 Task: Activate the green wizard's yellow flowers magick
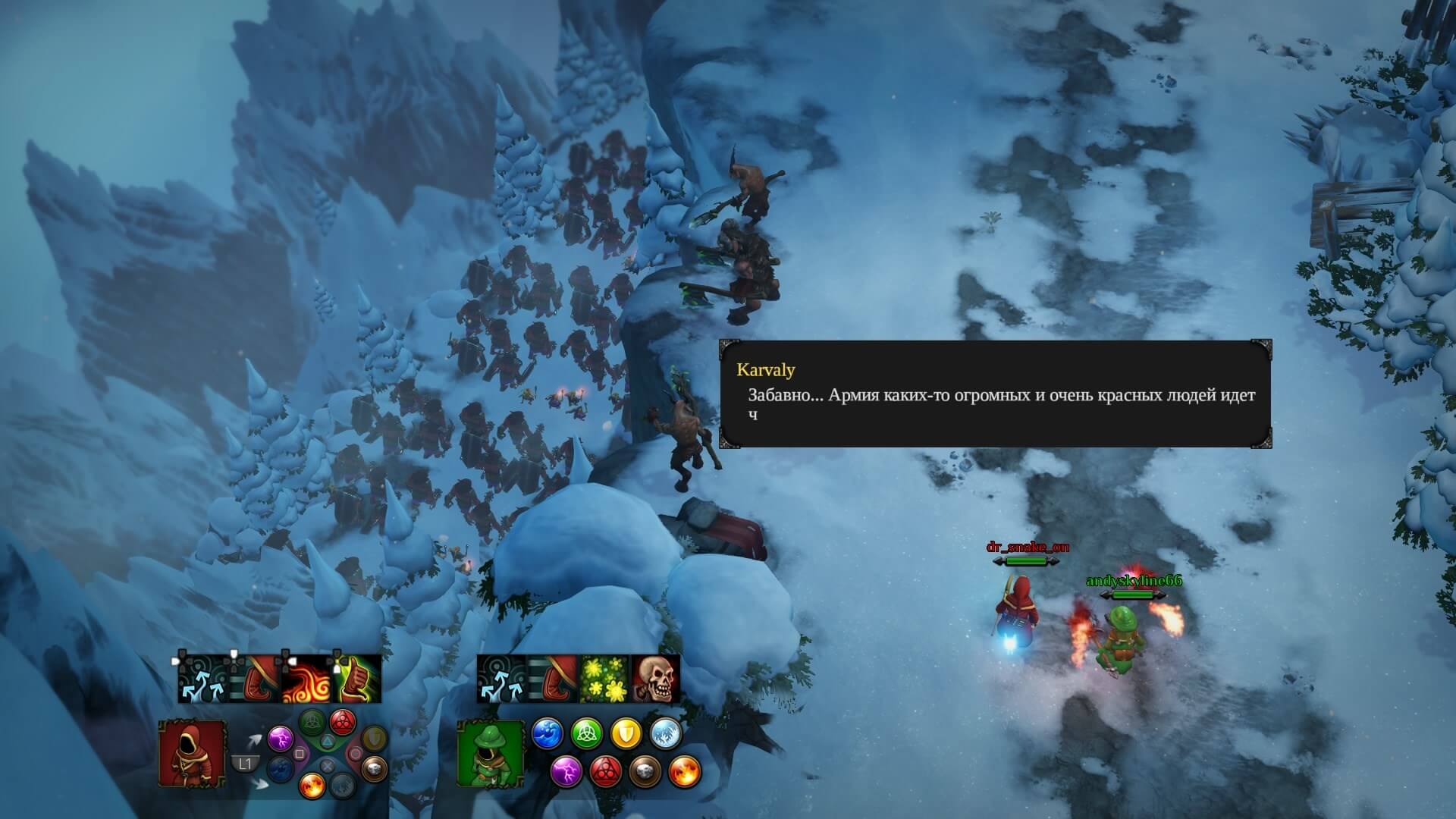click(x=604, y=679)
